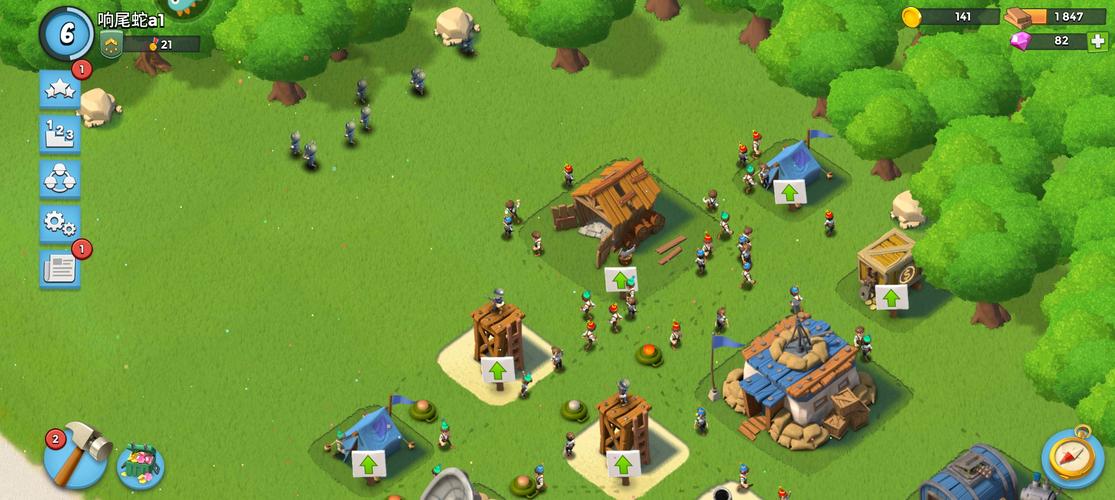Viewport: 1115px width, 500px height.
Task: Open the achievements stars button
Action: [60, 90]
